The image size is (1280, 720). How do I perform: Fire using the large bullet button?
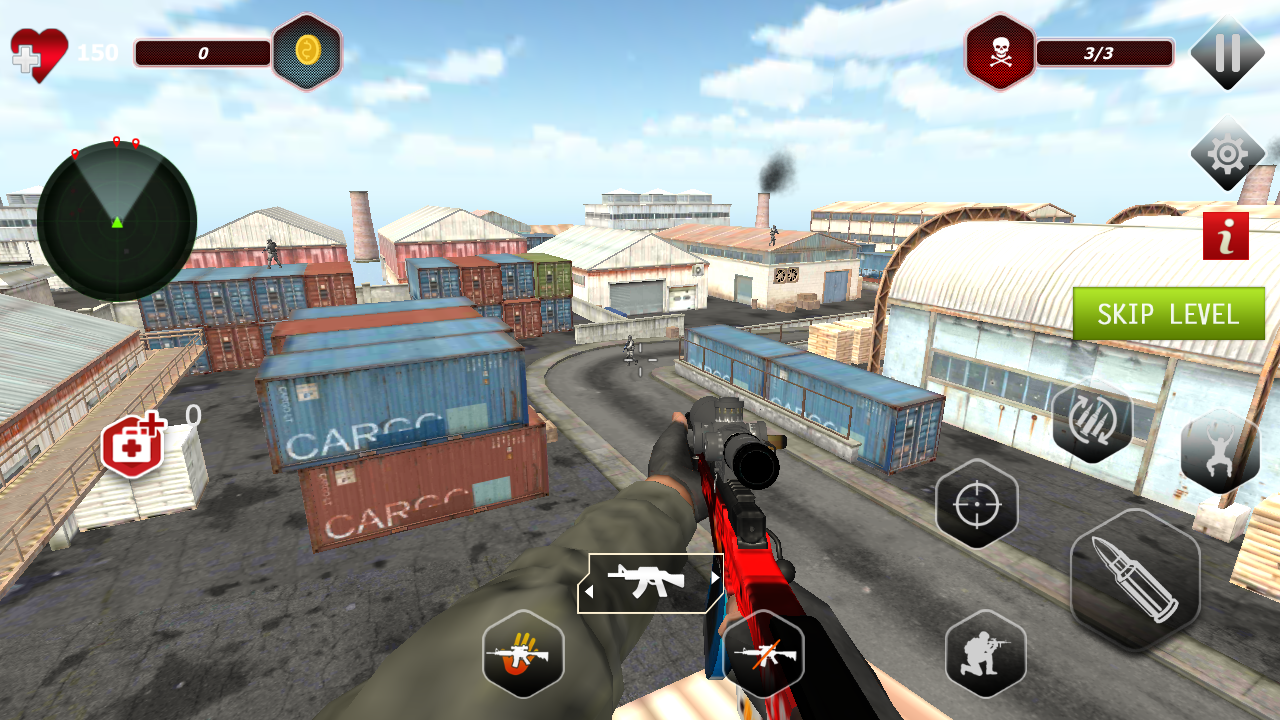click(x=1135, y=580)
